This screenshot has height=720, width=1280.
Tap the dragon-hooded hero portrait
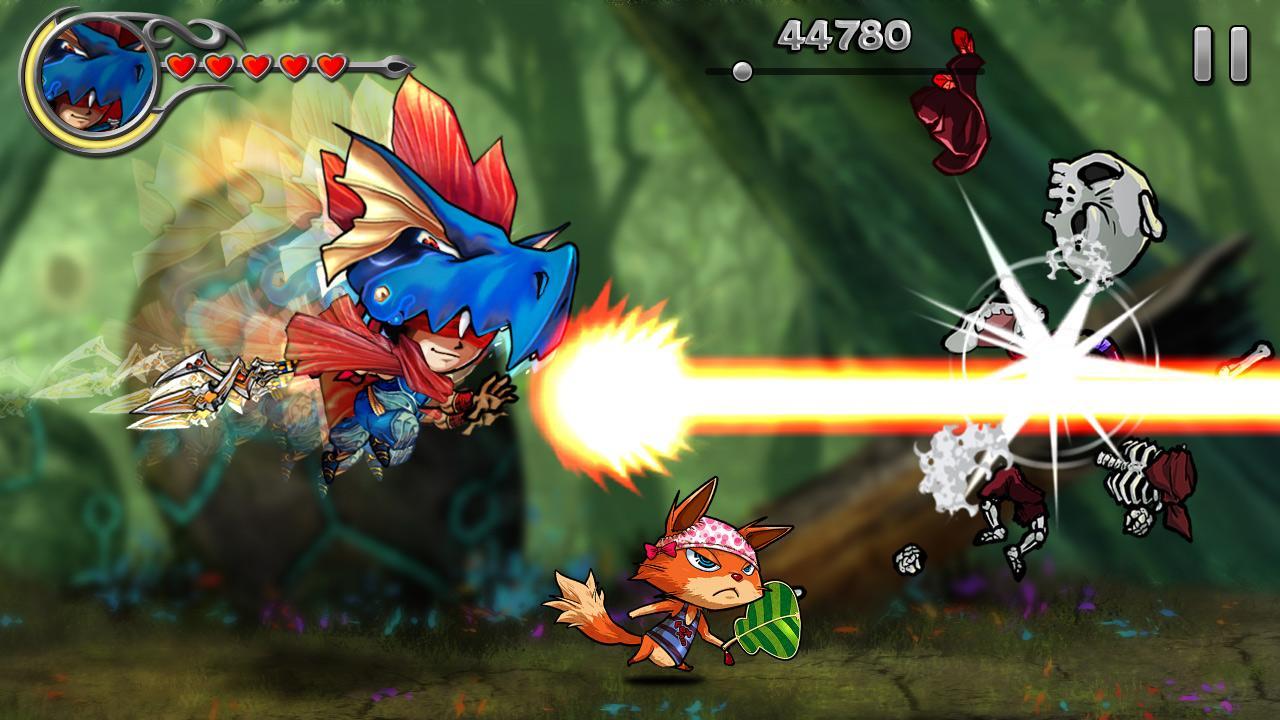(96, 82)
